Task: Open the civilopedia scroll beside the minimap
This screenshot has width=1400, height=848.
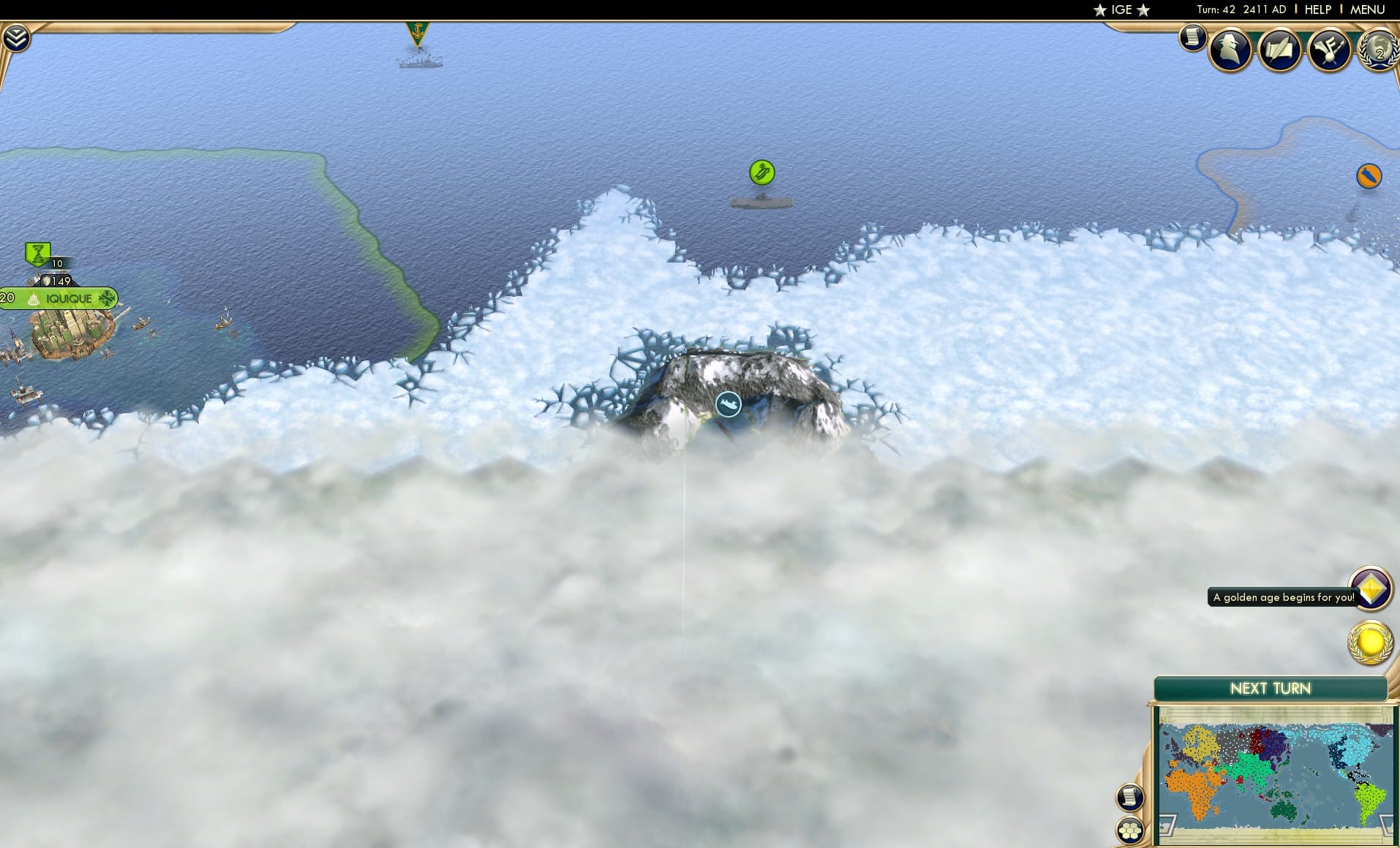Action: pos(1130,797)
